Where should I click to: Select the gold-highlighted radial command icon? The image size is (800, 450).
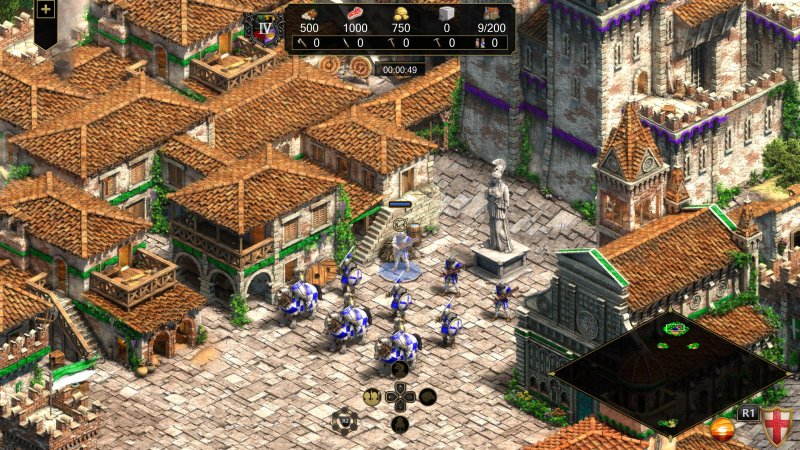pos(371,396)
